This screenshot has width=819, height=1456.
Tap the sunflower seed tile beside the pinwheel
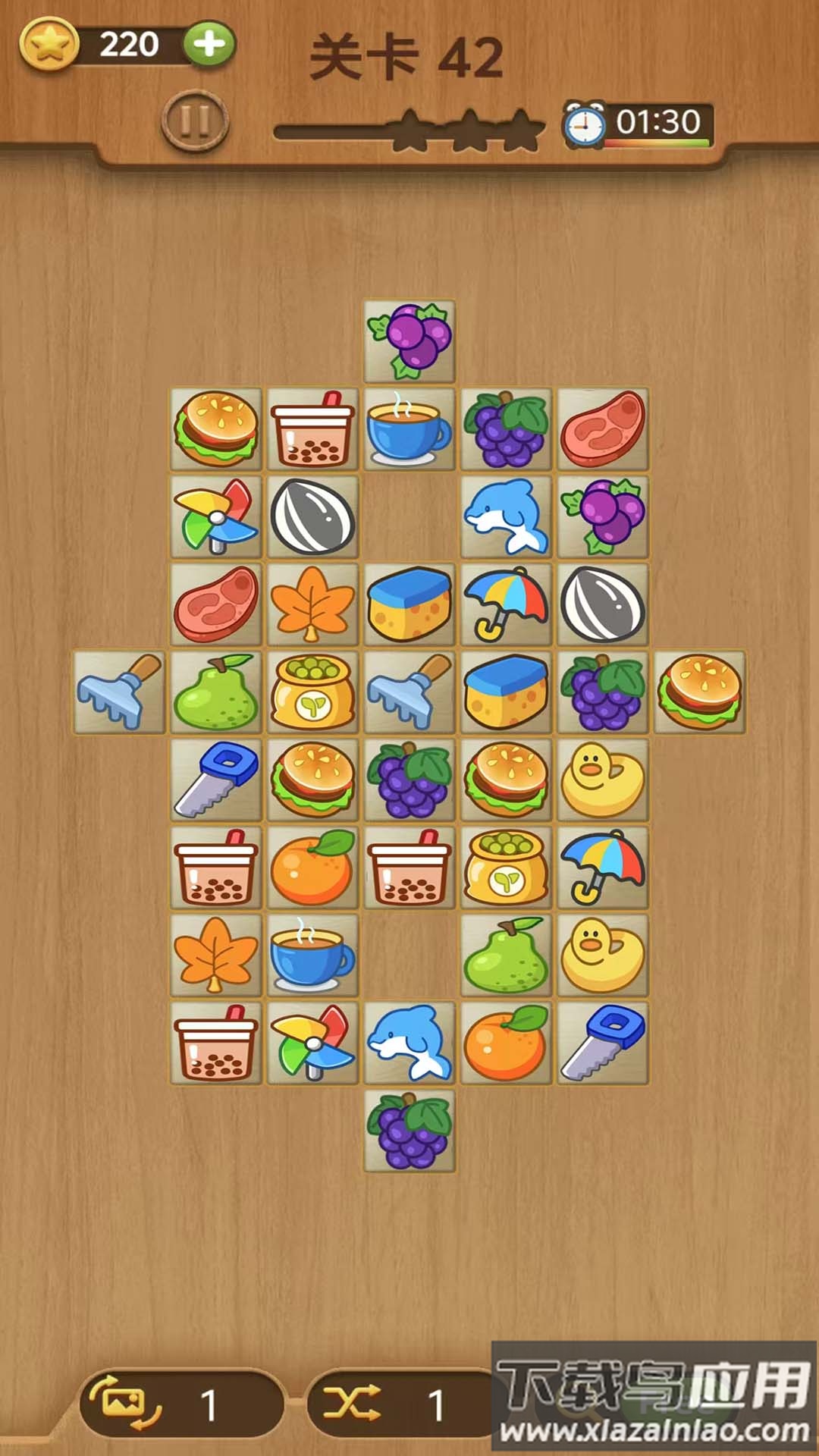click(x=312, y=517)
